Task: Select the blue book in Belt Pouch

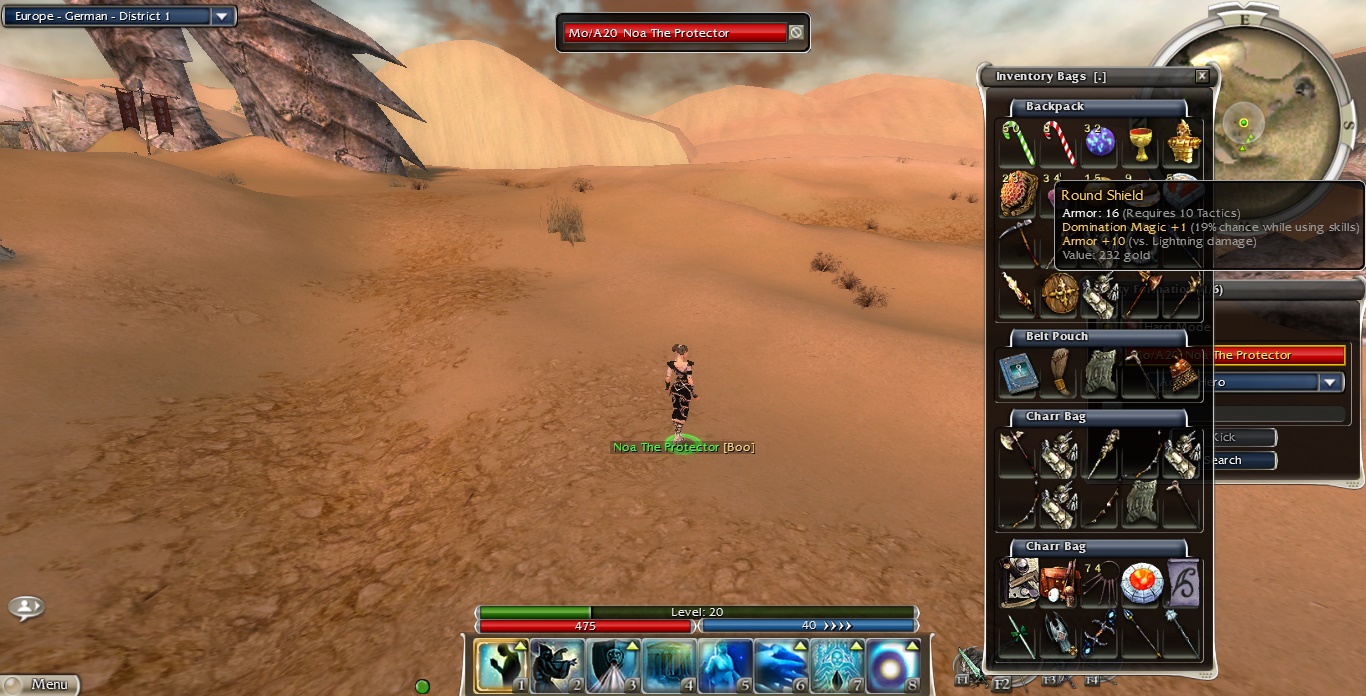Action: coord(1017,373)
